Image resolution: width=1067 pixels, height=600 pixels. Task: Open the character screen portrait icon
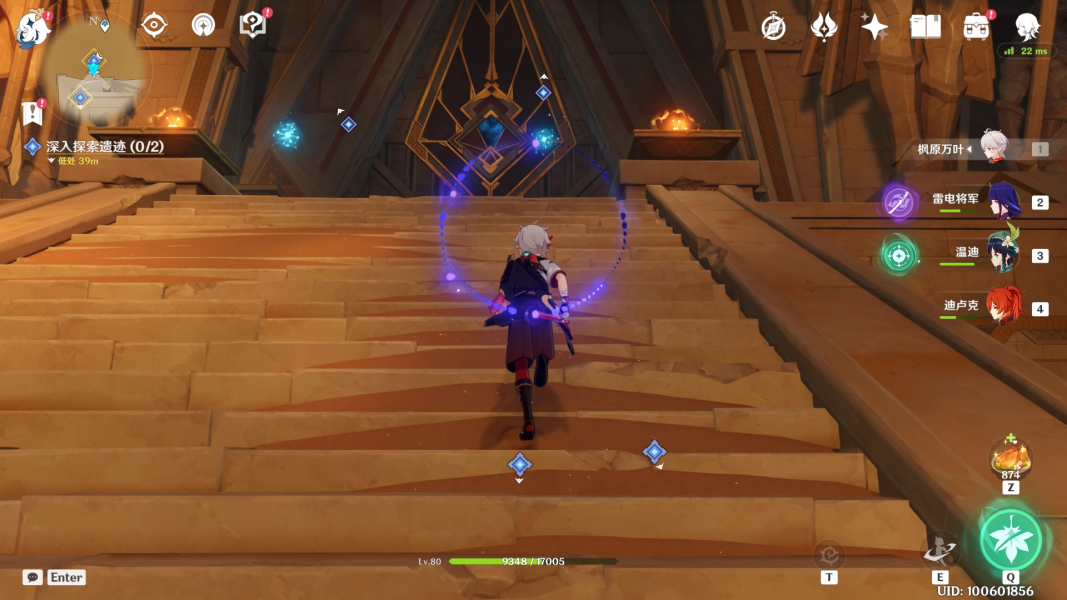[1027, 27]
